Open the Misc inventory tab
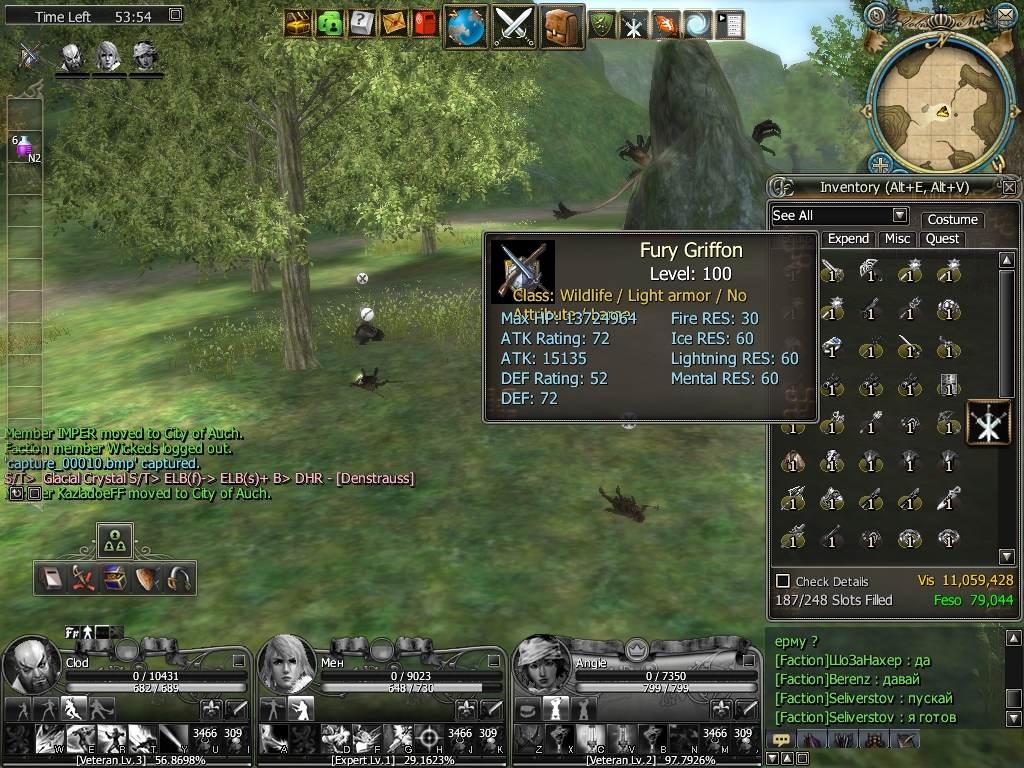The image size is (1024, 768). point(897,239)
